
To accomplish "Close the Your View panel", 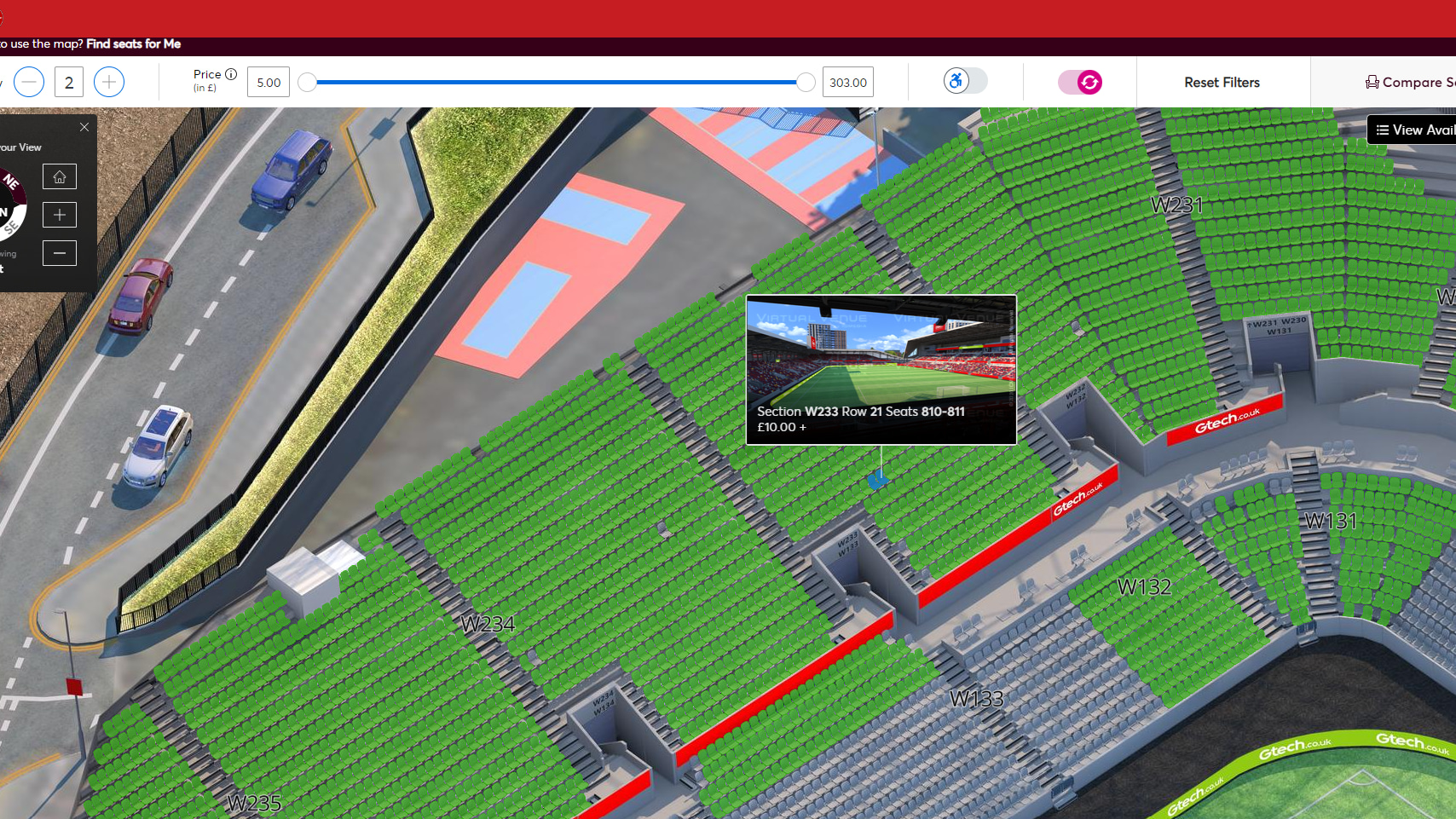I will click(84, 126).
